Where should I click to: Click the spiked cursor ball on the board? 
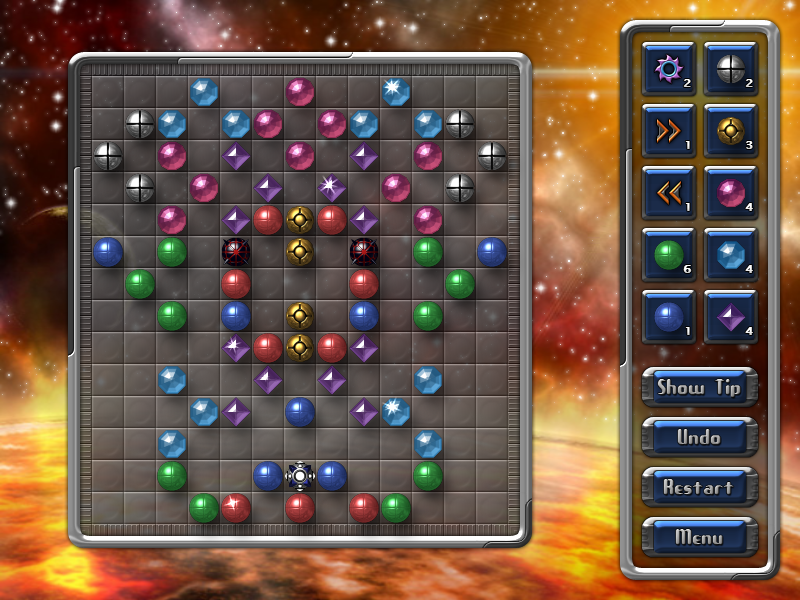tap(299, 475)
